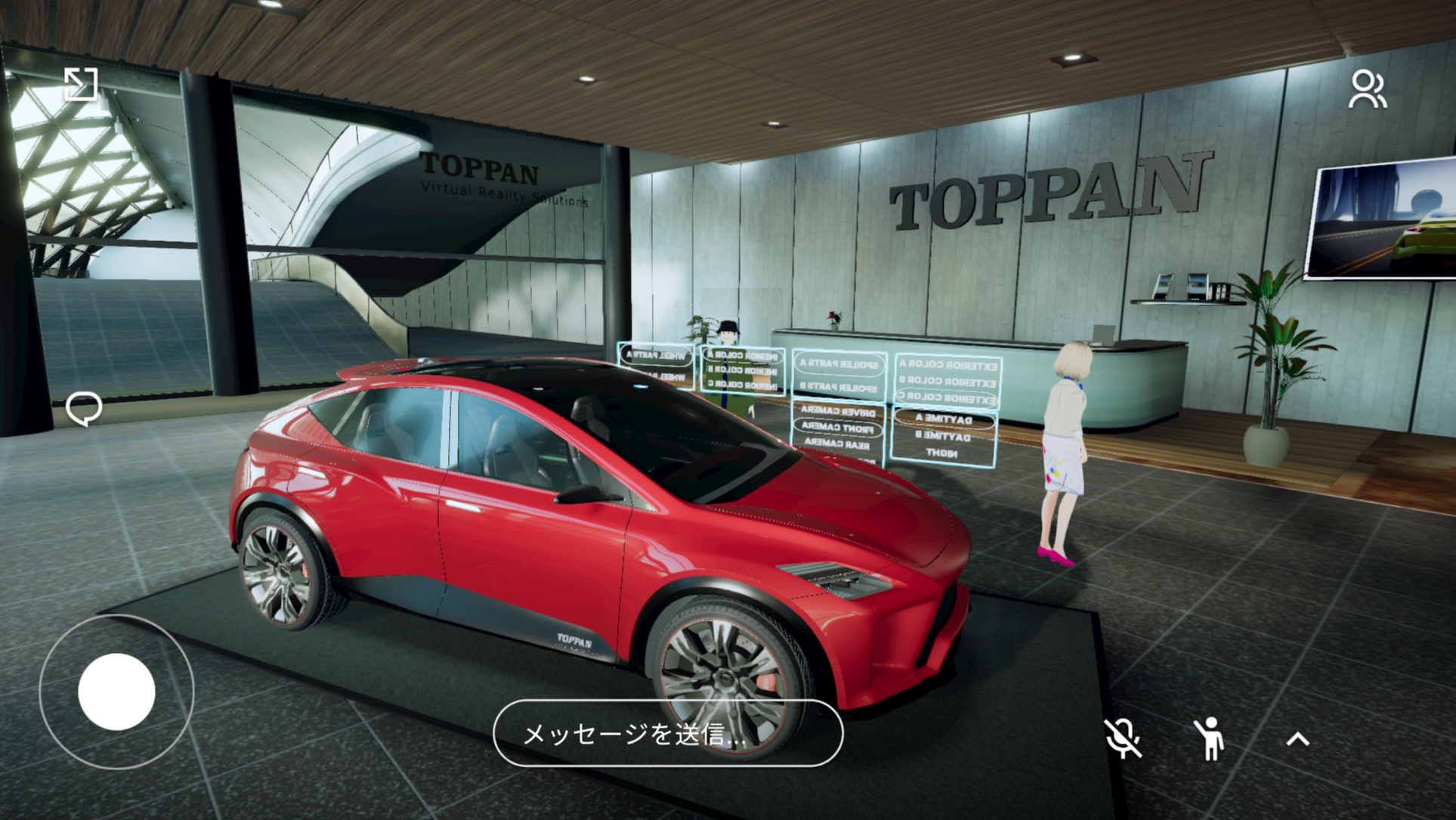Viewport: 1456px width, 820px height.
Task: Open the participants icon at top right
Action: [x=1367, y=90]
